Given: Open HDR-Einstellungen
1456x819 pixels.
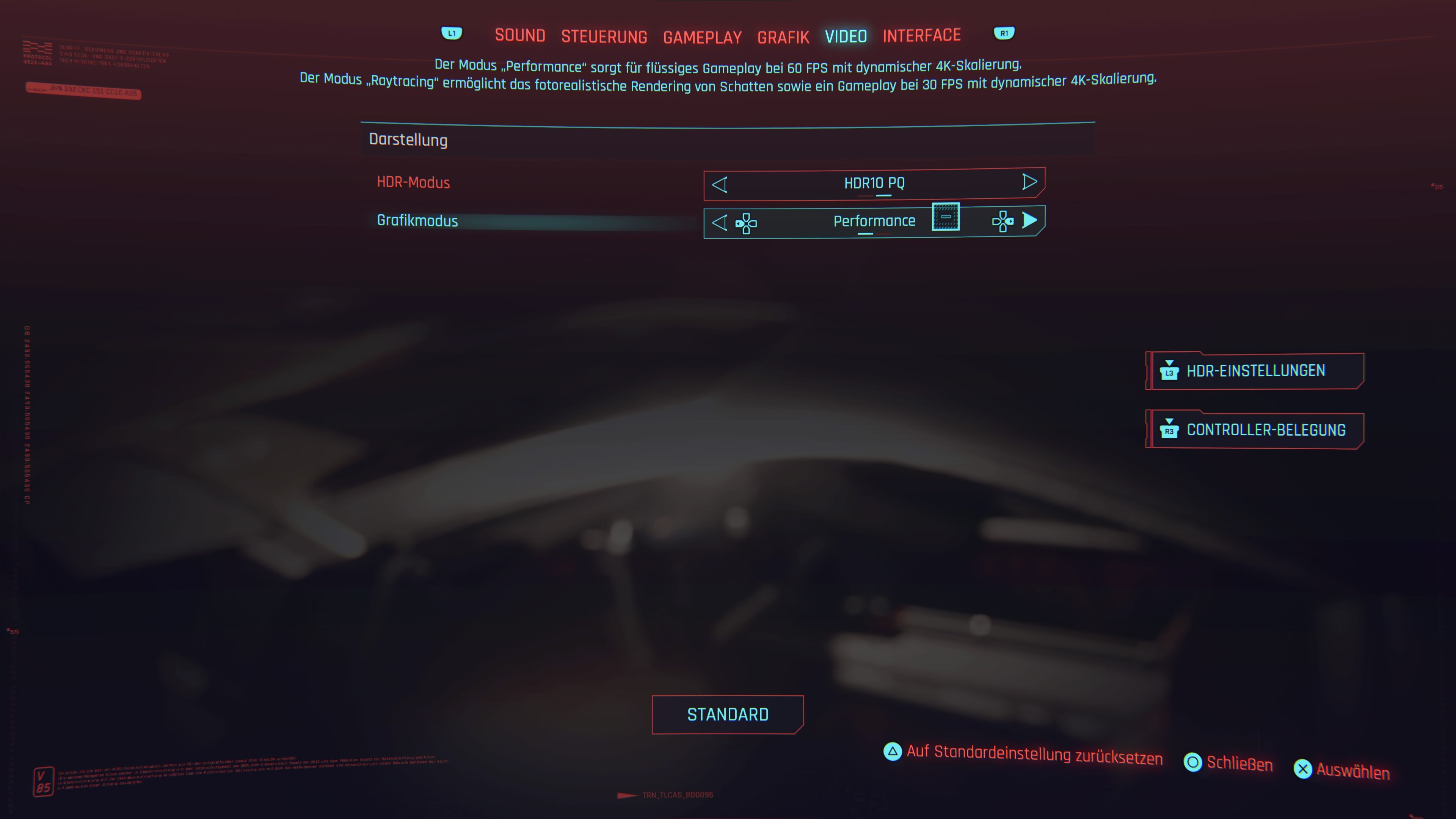Looking at the screenshot, I should click(1255, 371).
